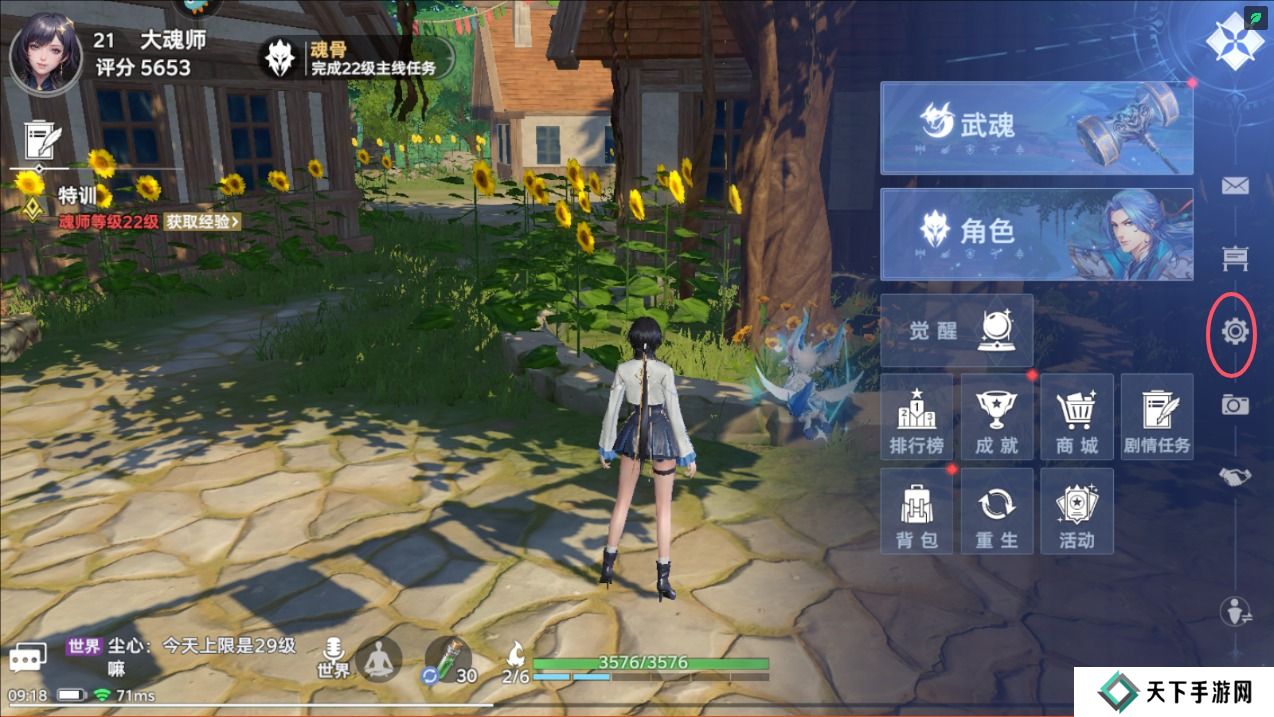Open the 背包 backpack inventory

click(916, 511)
